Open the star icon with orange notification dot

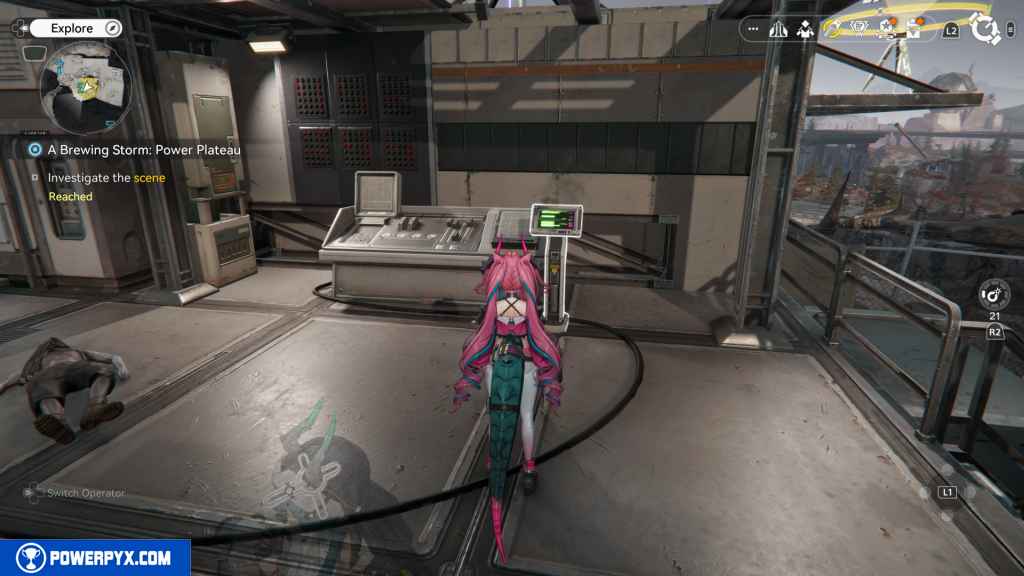coord(886,29)
